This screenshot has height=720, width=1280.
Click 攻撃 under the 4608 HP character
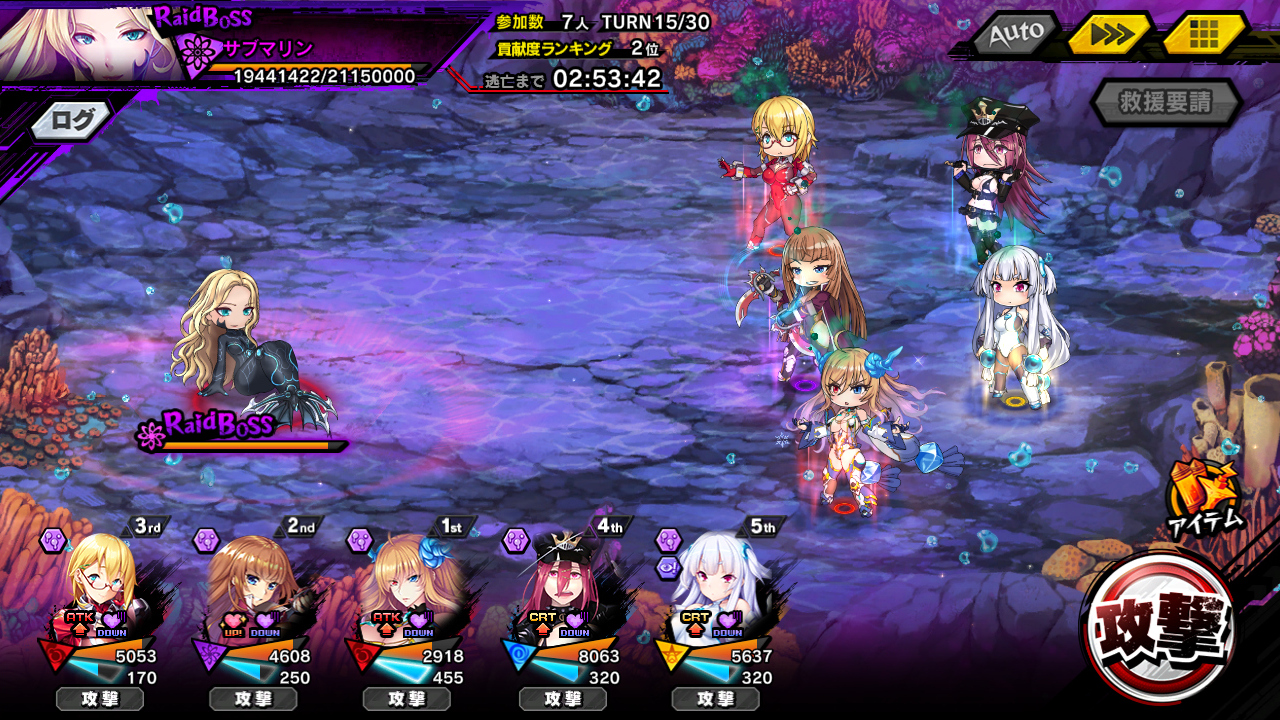(253, 699)
